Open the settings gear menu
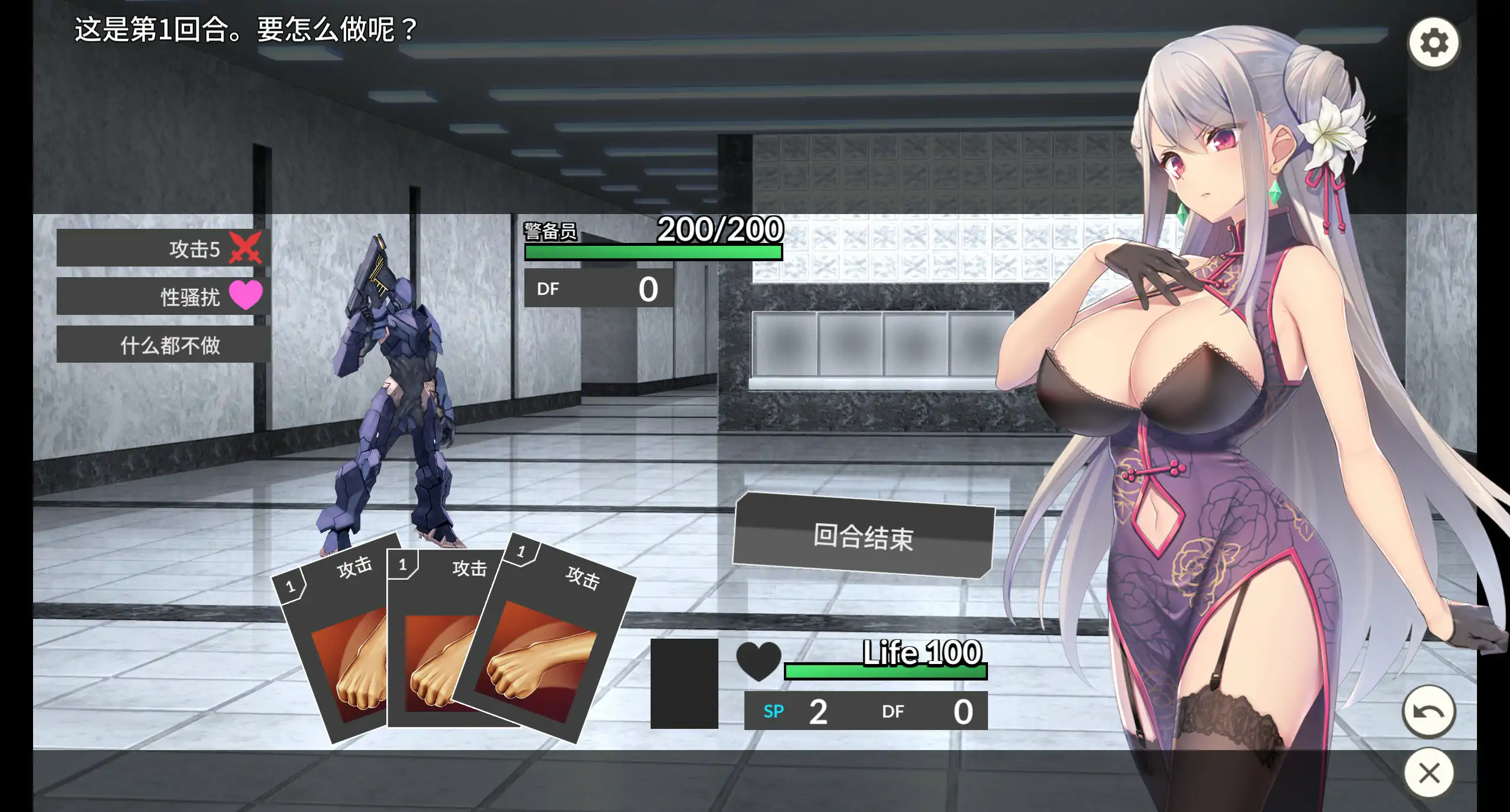 point(1433,41)
